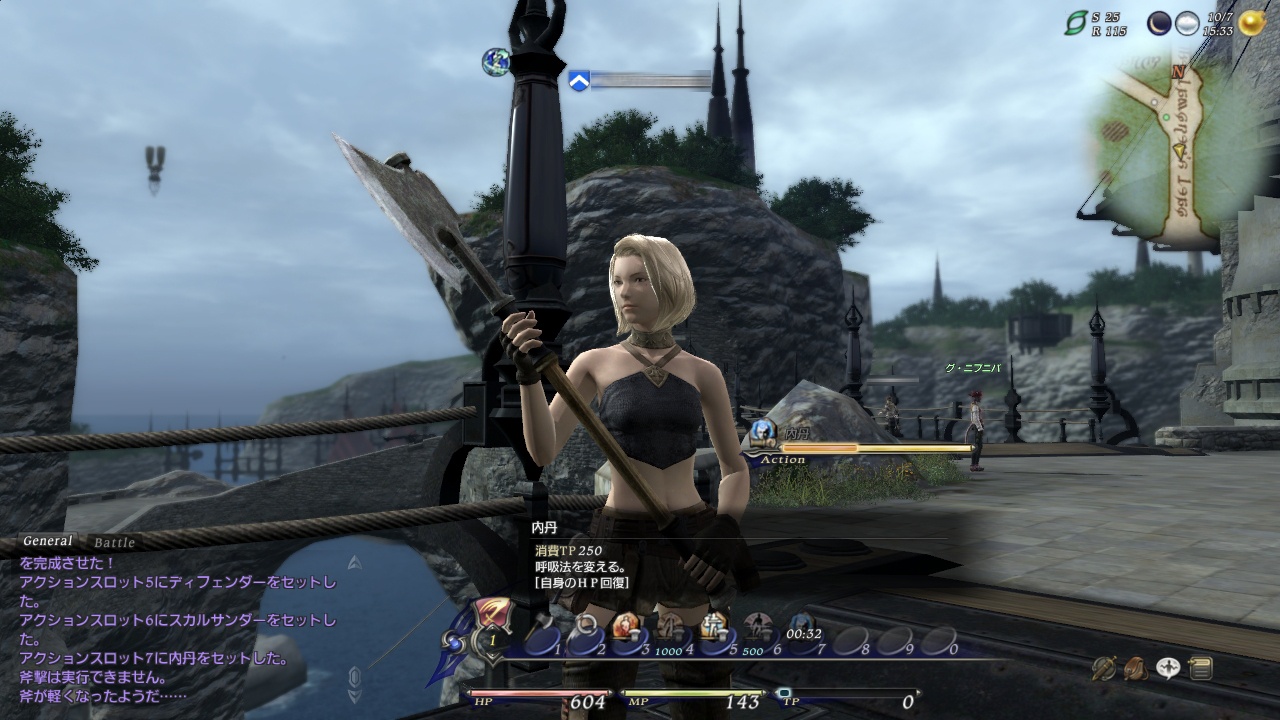Click the chat log scroll-up arrow
This screenshot has height=720, width=1280.
(x=354, y=563)
